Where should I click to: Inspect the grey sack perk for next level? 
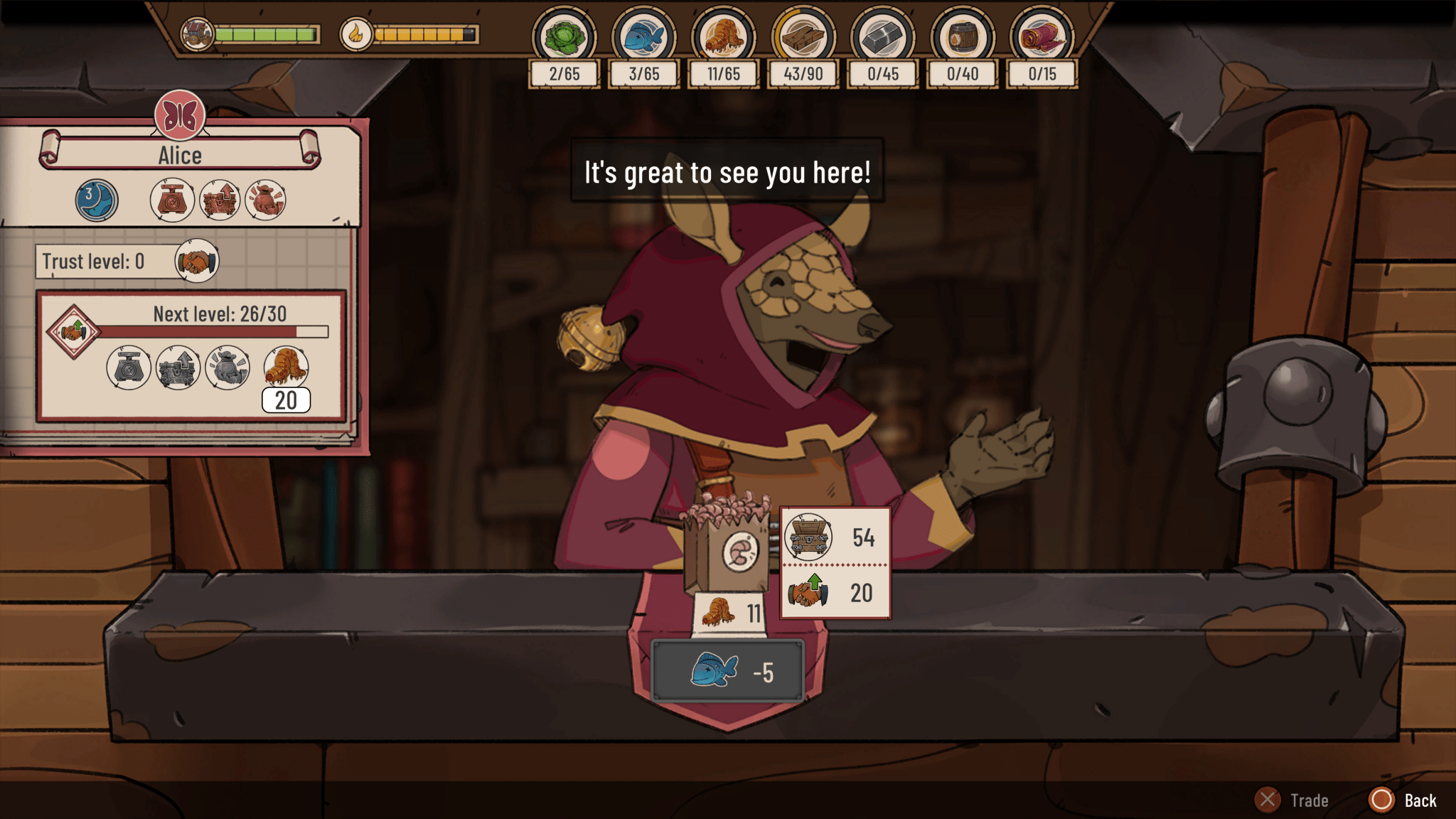click(x=227, y=367)
